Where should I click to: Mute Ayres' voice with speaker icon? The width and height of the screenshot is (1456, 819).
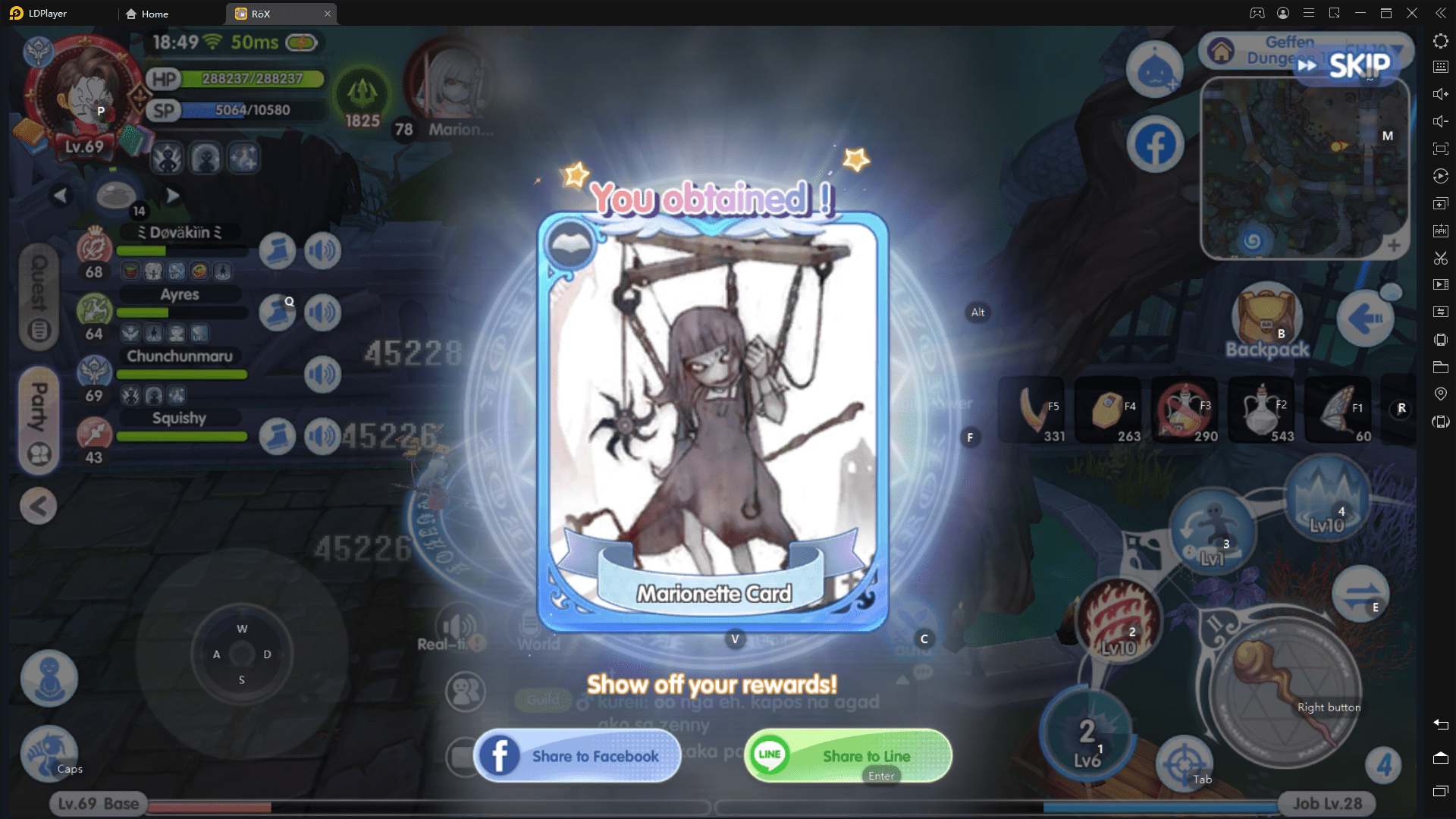[322, 312]
